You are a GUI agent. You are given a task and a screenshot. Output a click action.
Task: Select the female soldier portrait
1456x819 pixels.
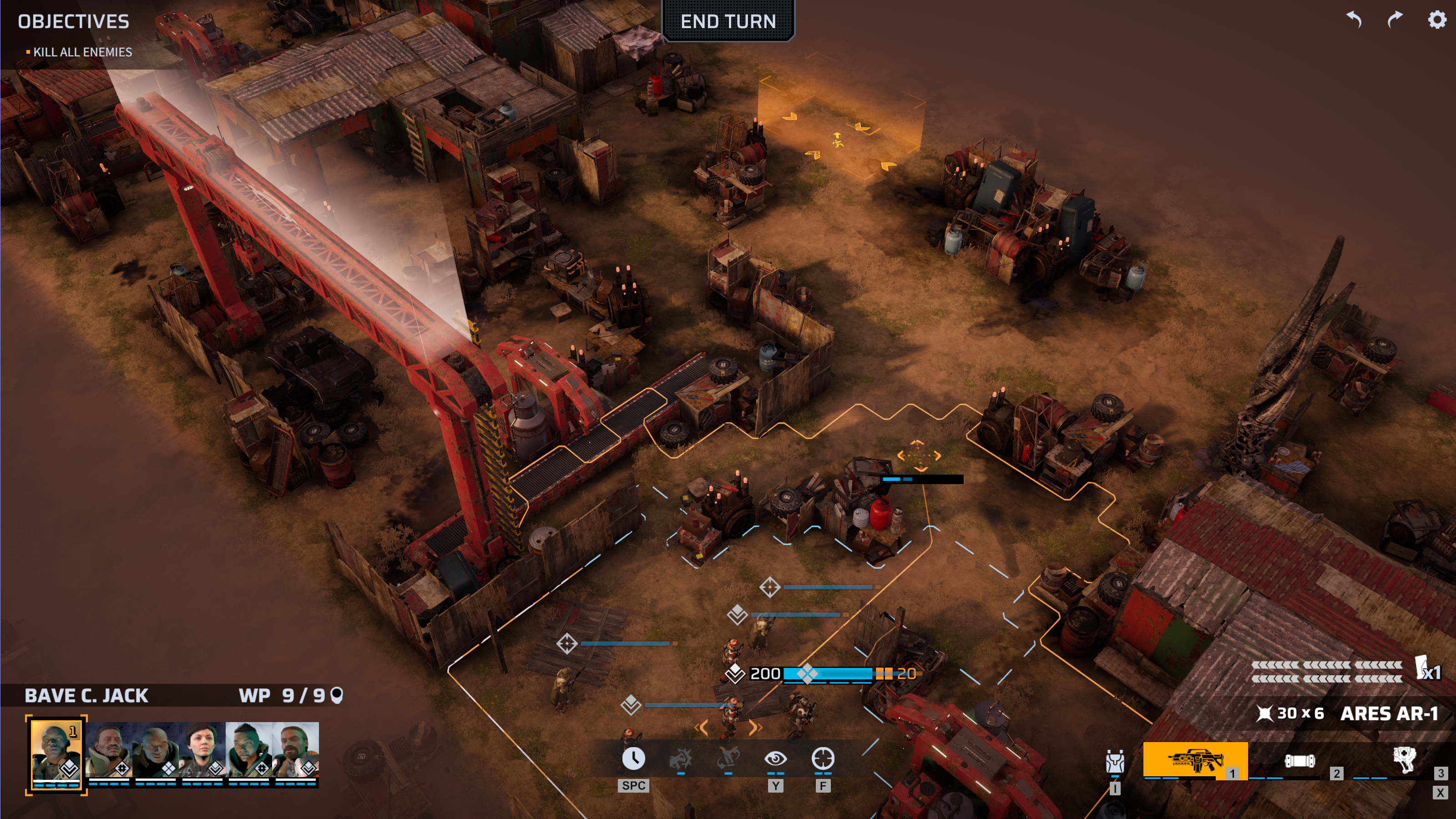[202, 751]
